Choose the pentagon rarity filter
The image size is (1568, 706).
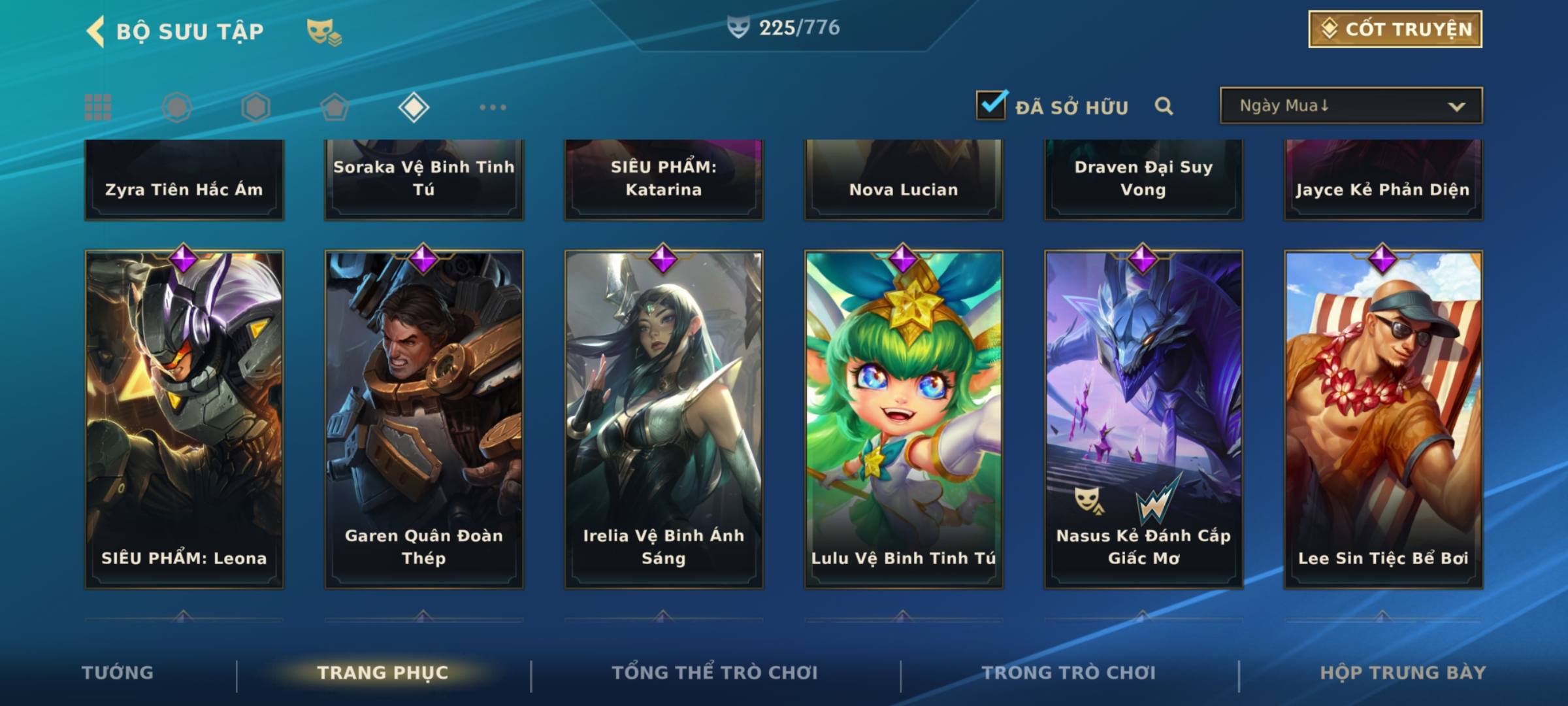(x=335, y=107)
